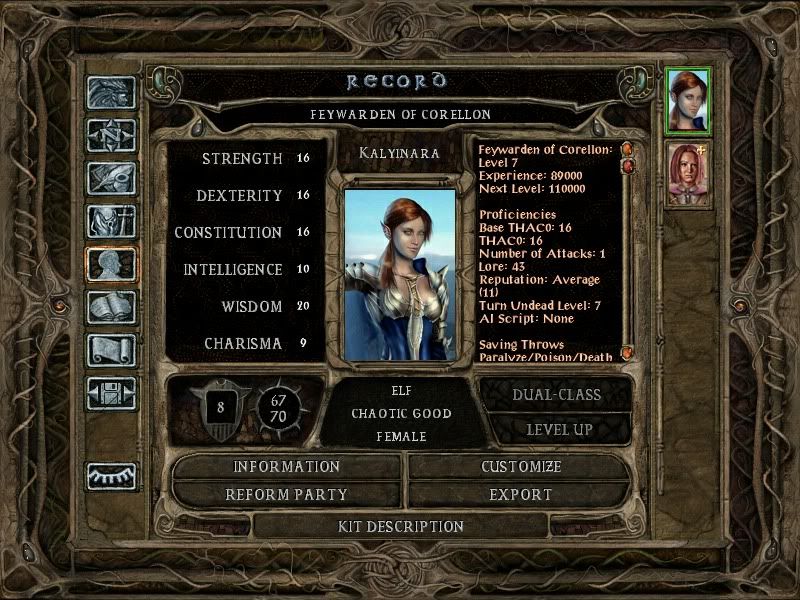Select the character record head icon
The image size is (800, 600).
[x=111, y=264]
